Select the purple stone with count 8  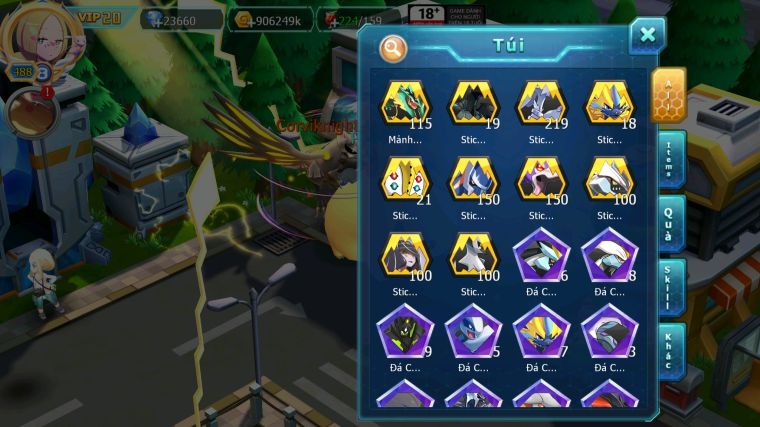coord(609,256)
